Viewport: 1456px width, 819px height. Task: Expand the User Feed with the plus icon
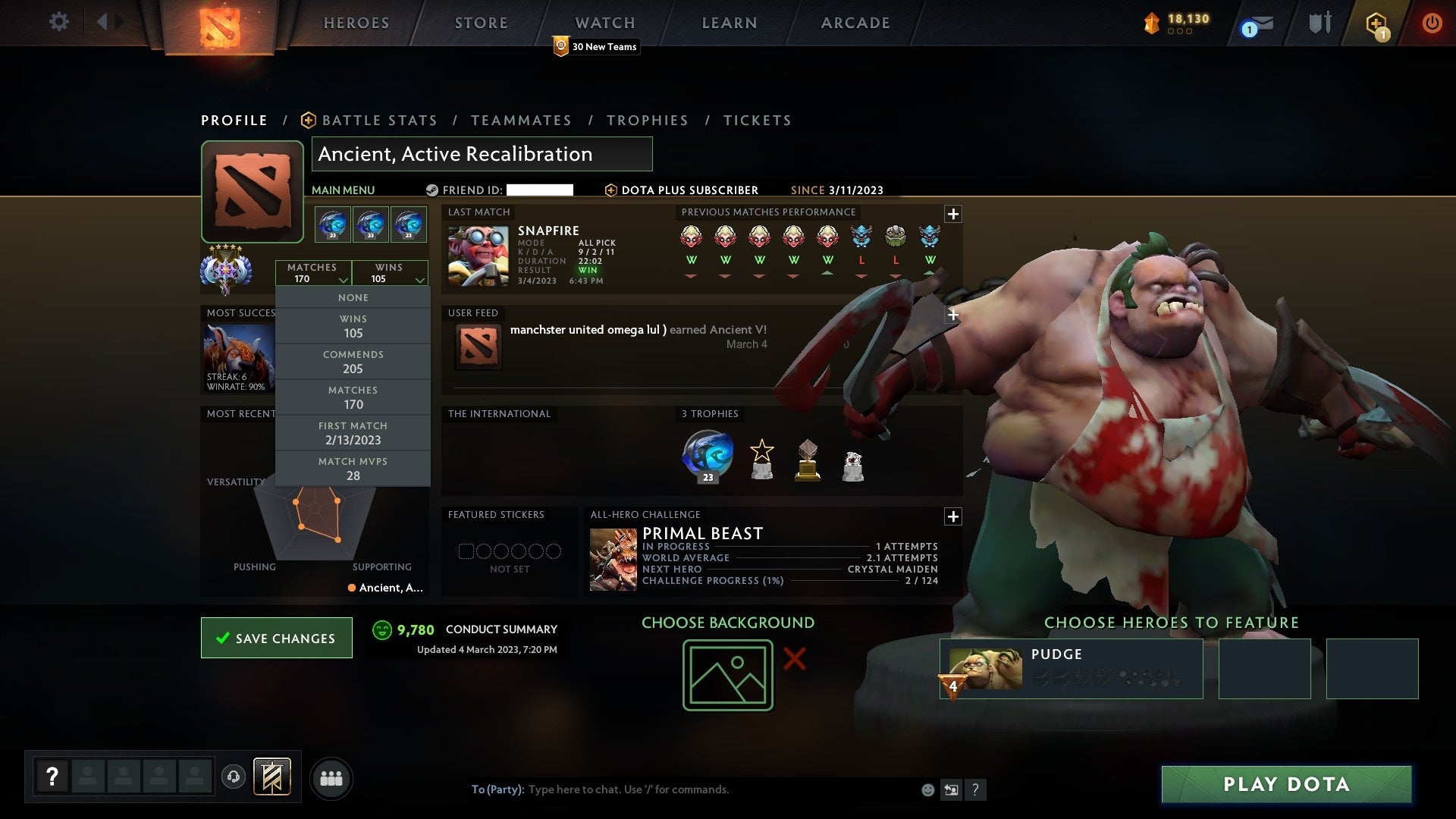[x=953, y=314]
